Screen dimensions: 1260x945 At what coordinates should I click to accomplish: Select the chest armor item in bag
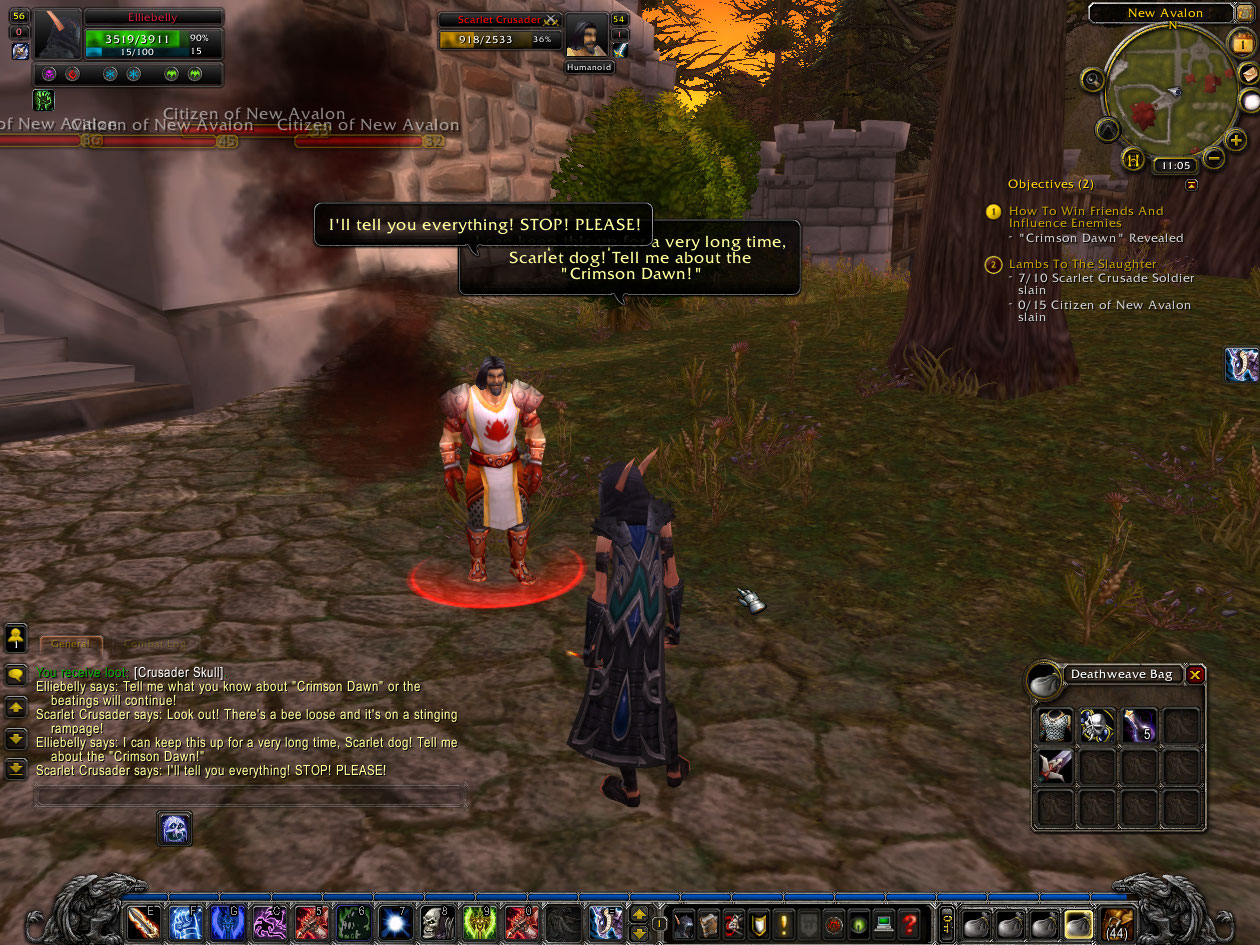[x=1055, y=726]
